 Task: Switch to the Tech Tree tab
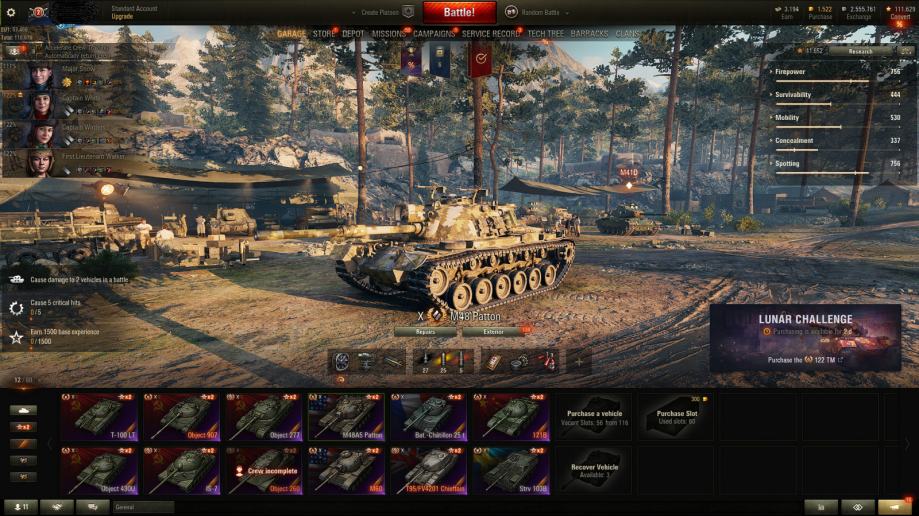pos(546,34)
